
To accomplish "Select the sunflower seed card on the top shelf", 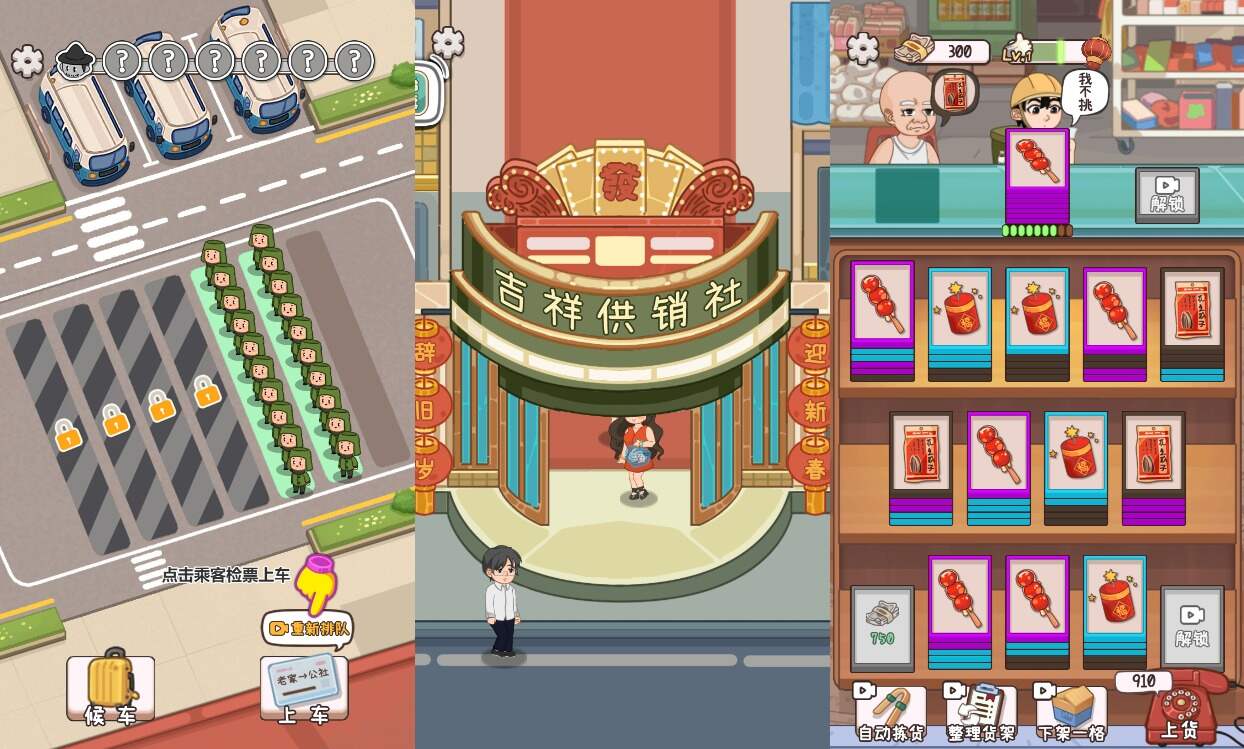I will pyautogui.click(x=1192, y=310).
